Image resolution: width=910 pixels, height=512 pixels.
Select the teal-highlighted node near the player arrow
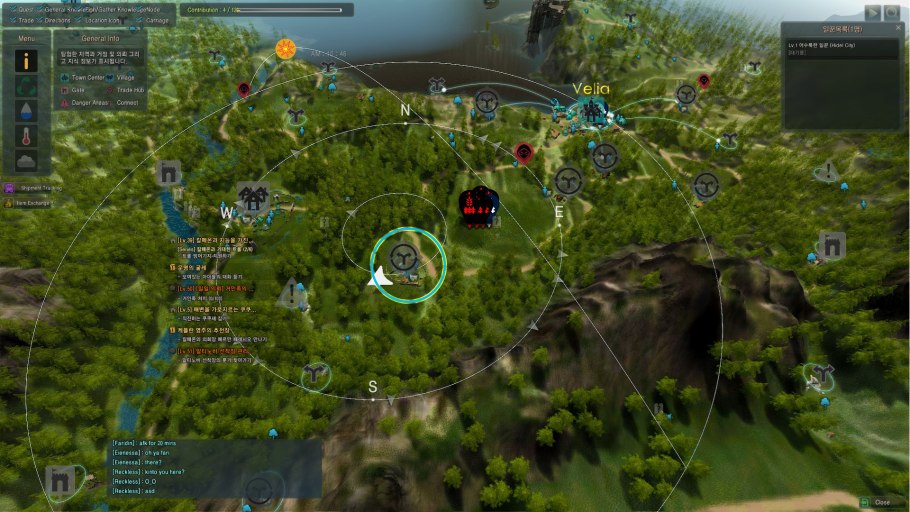[405, 261]
